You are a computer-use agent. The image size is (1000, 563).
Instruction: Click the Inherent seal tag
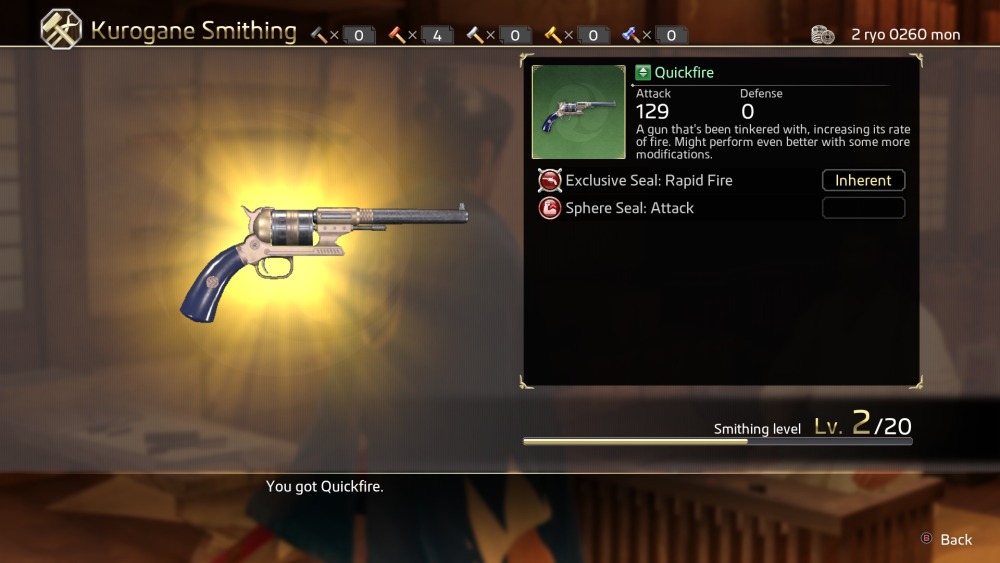click(863, 181)
